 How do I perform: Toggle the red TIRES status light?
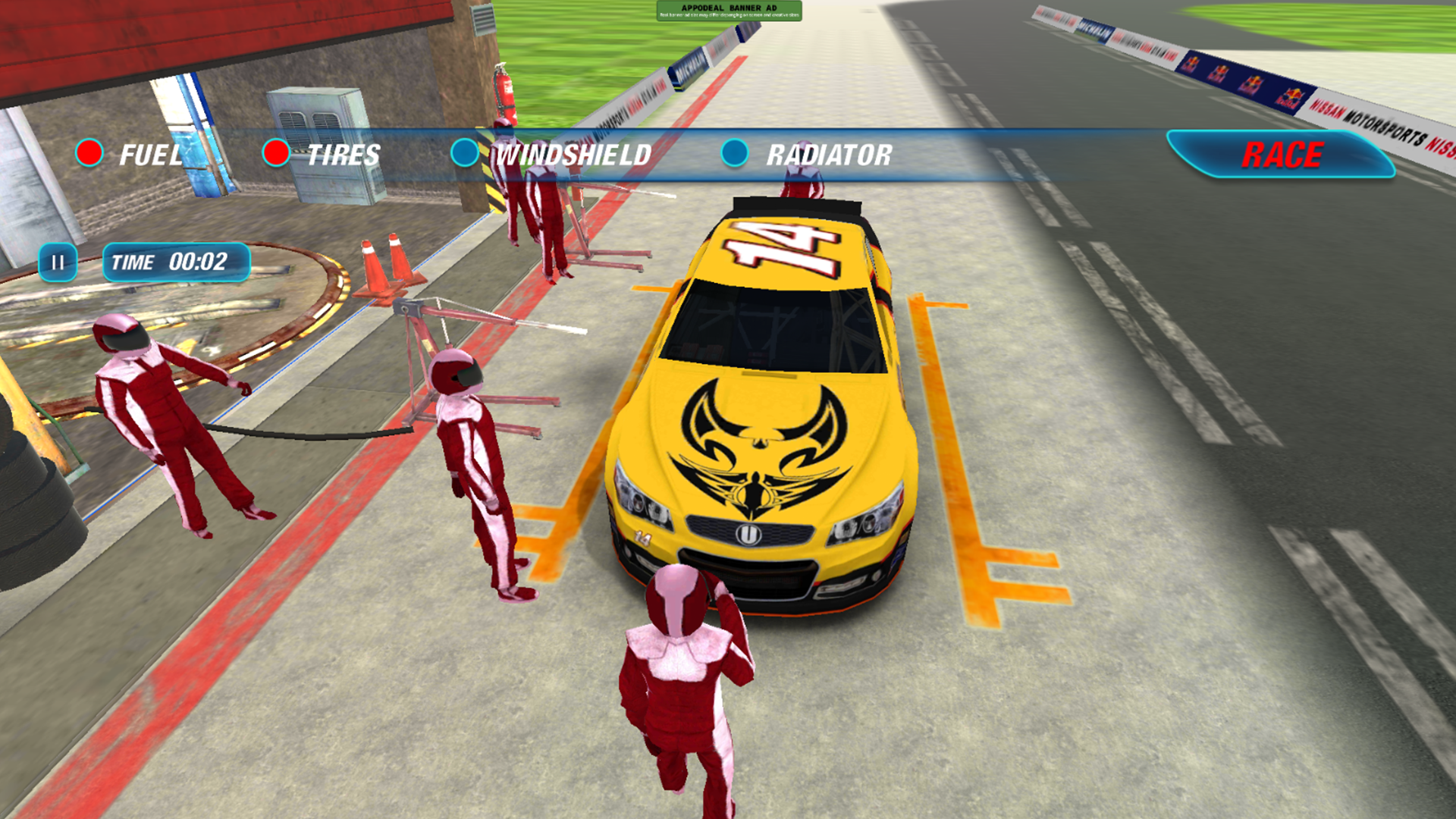(x=275, y=152)
